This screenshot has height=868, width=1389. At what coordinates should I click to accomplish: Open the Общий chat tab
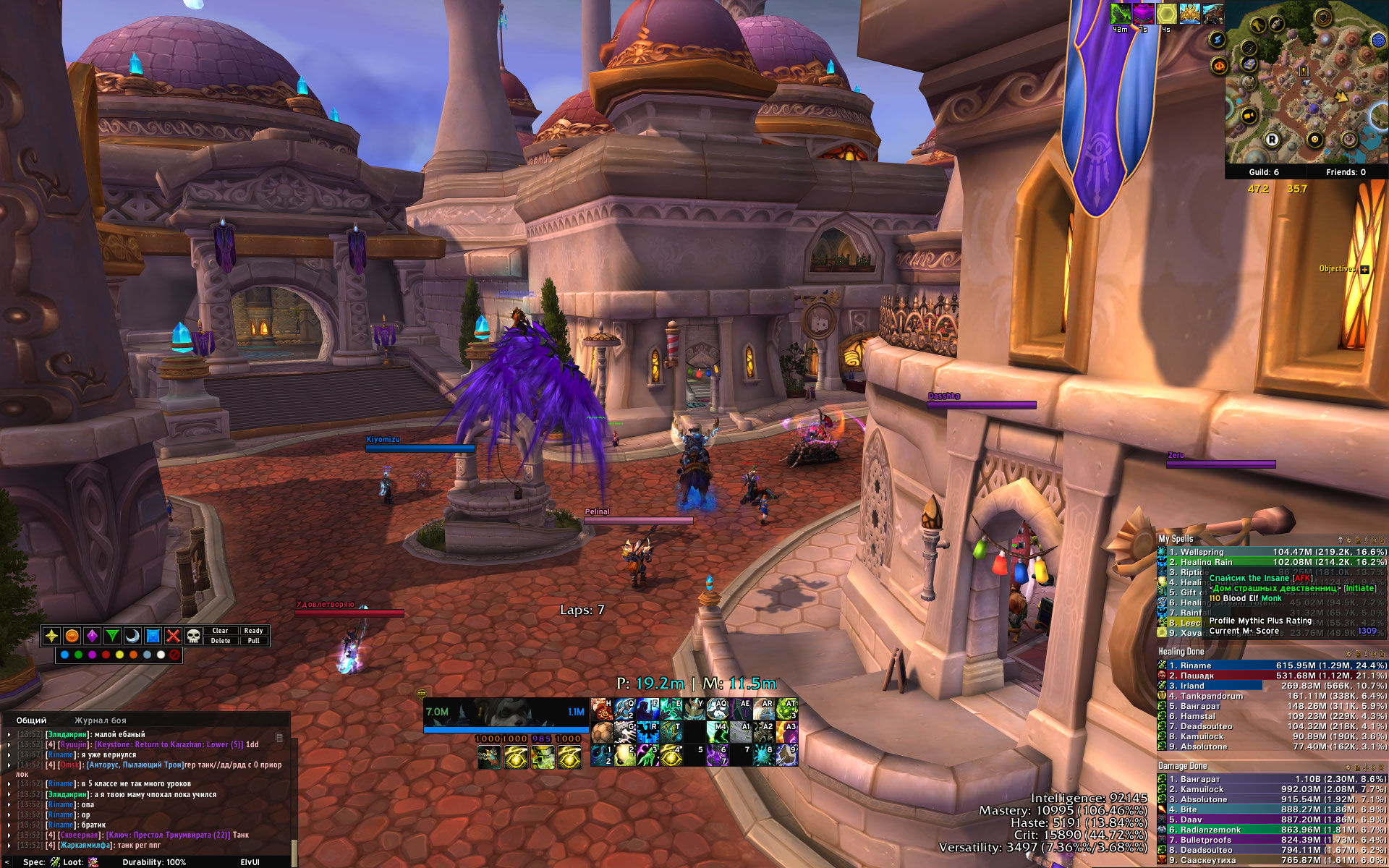(x=31, y=720)
